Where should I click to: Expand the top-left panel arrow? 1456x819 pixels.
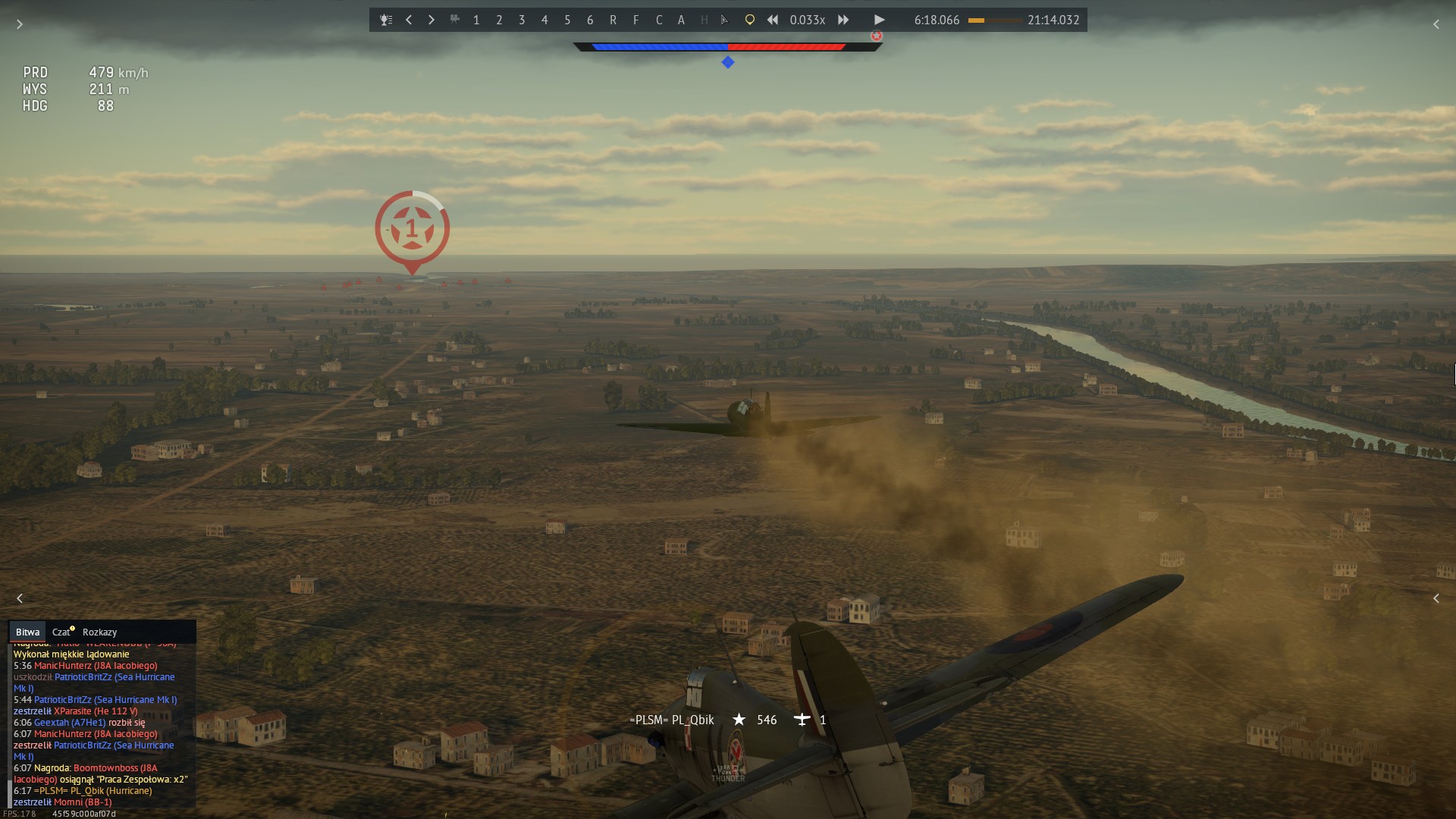point(20,24)
